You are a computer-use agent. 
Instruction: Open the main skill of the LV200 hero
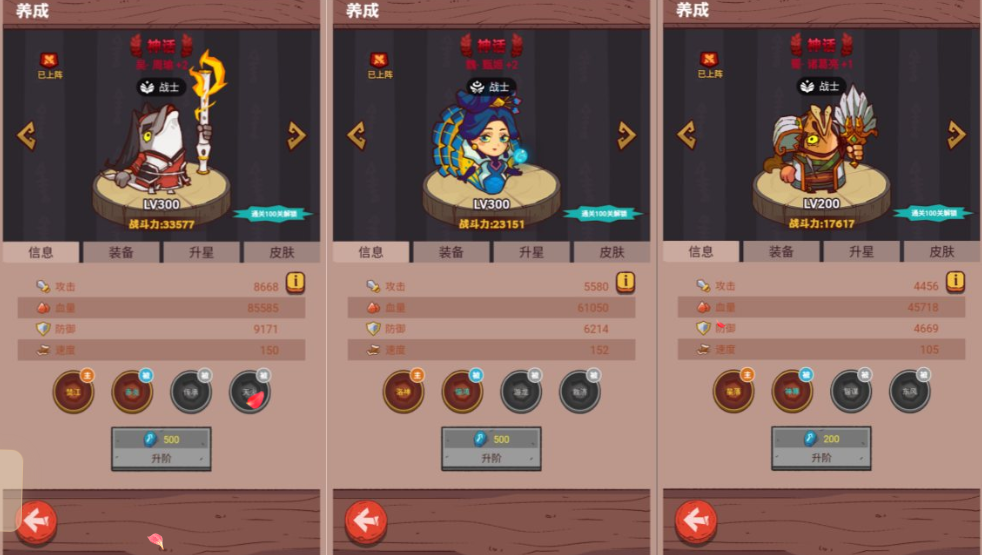click(x=733, y=392)
